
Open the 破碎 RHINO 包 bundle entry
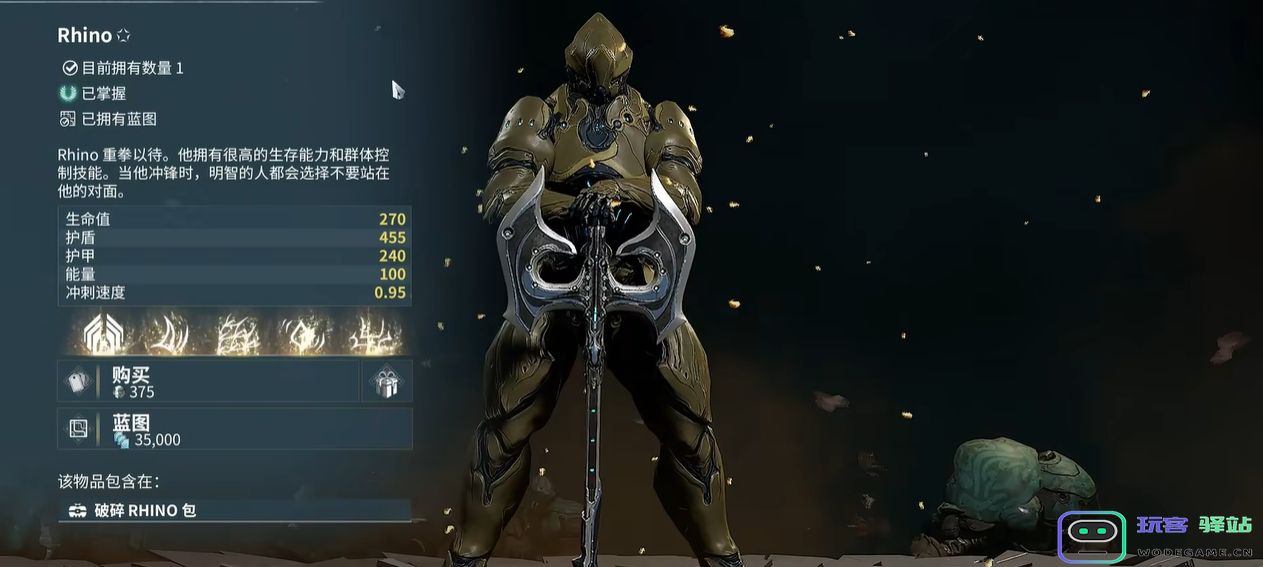pos(234,510)
